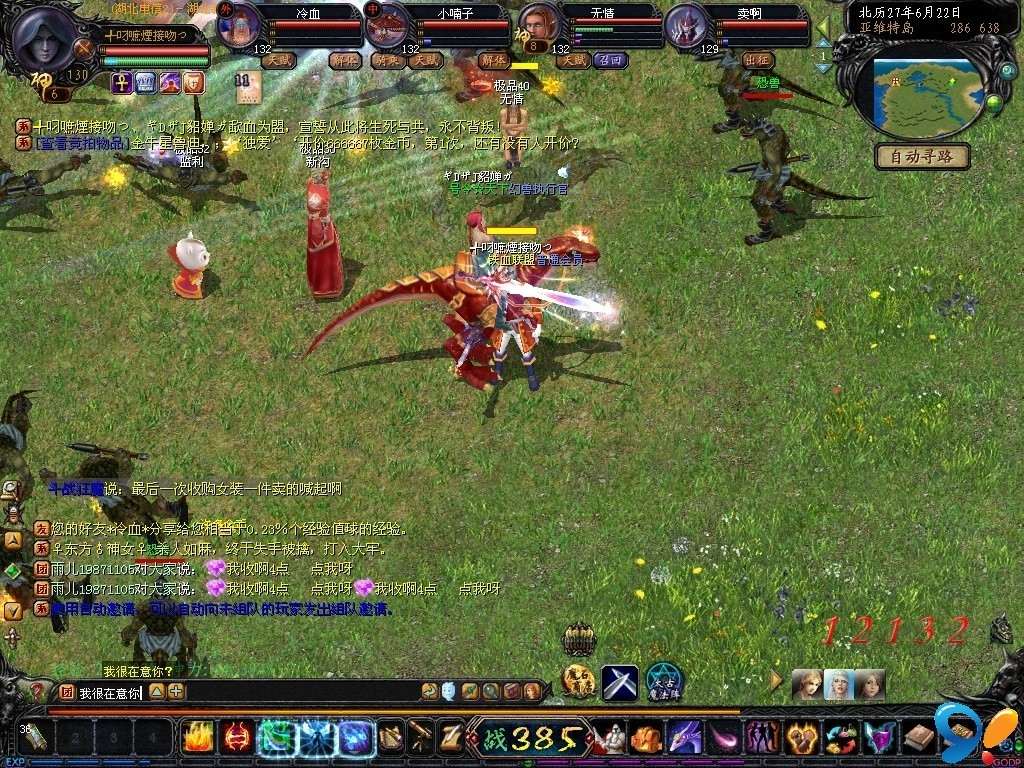Click the 出征 button under 卖啊

coord(760,60)
